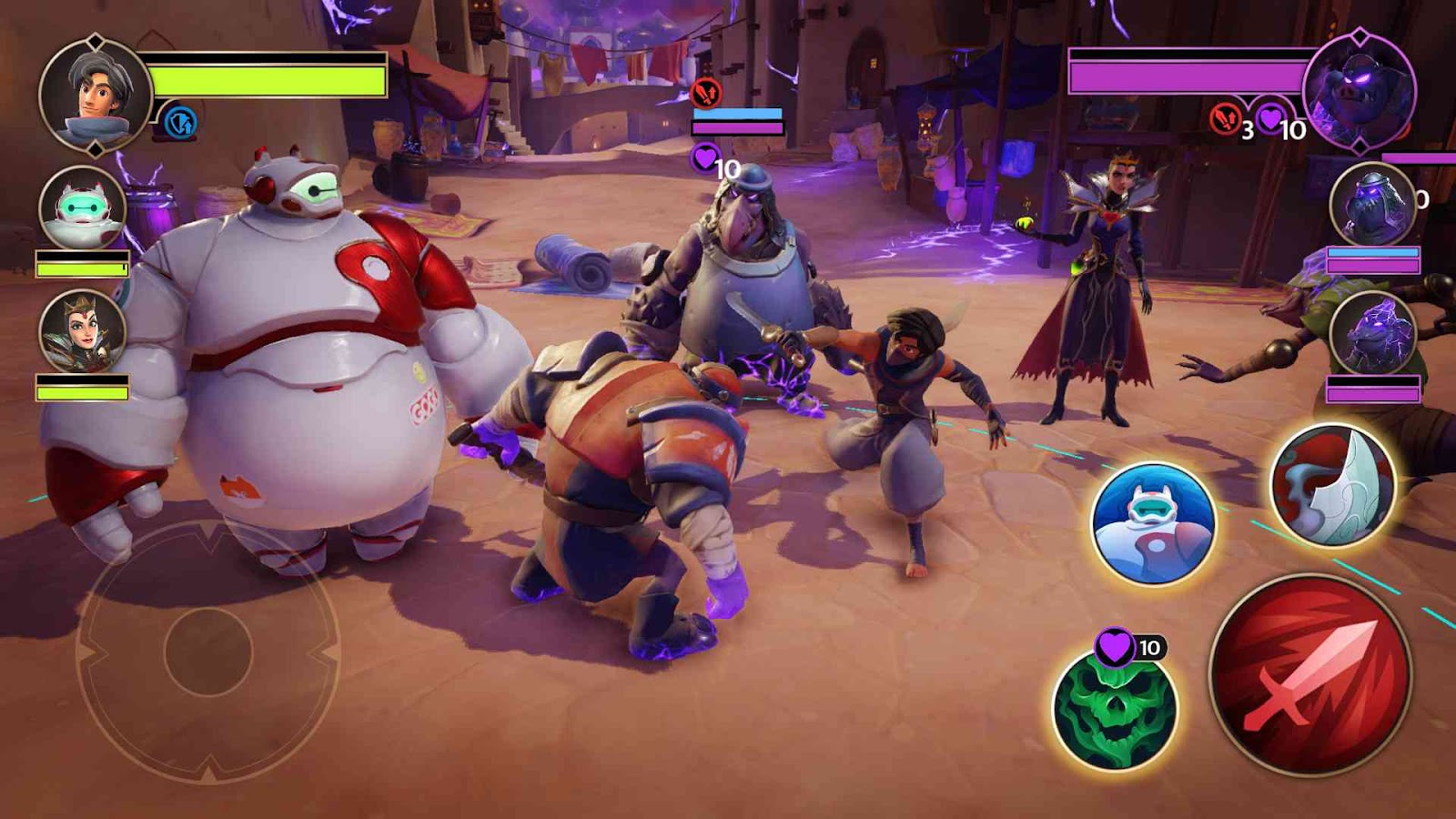Select the hooded enemy portrait

(1372, 204)
